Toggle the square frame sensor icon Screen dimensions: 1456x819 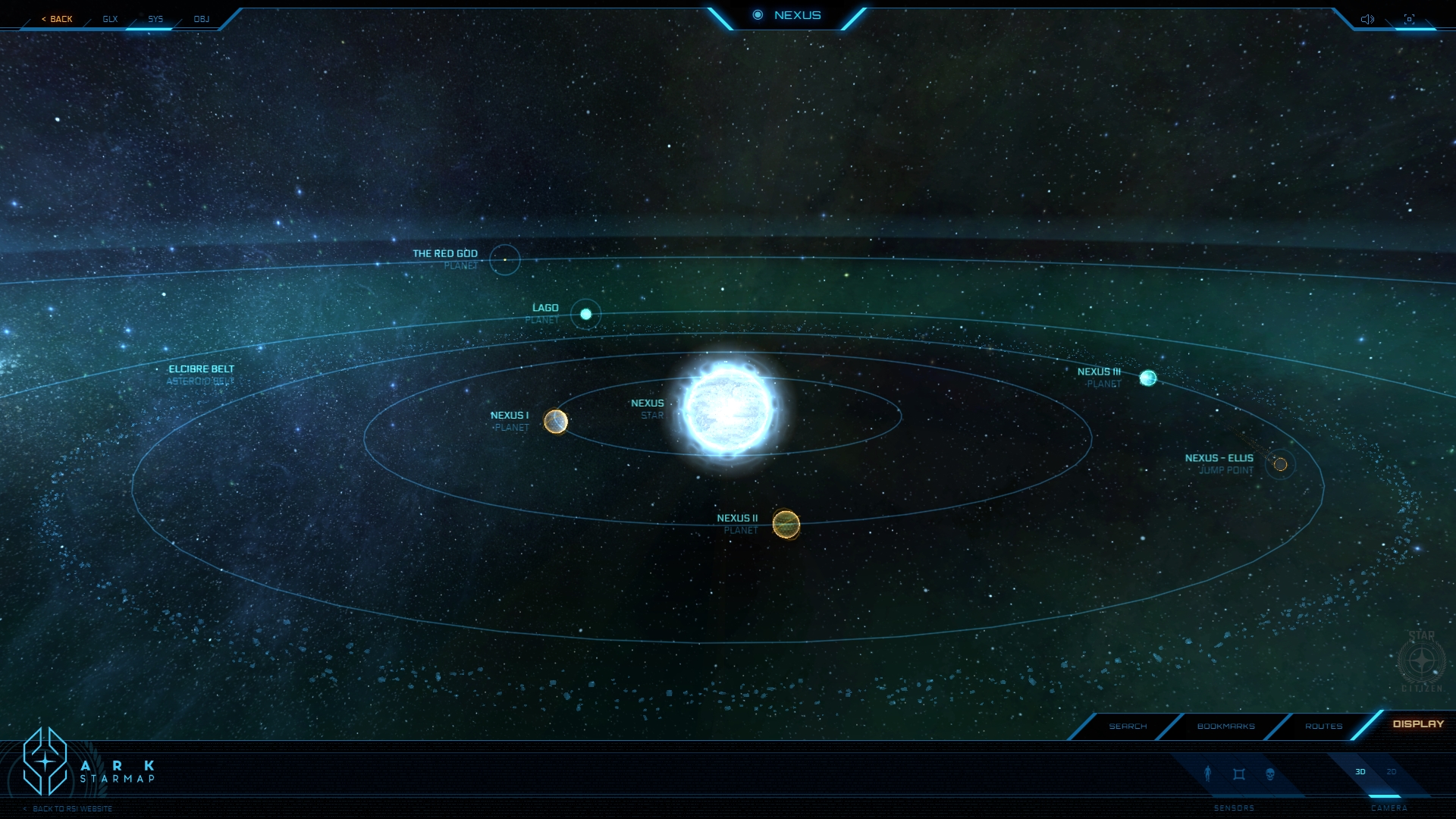[x=1239, y=774]
